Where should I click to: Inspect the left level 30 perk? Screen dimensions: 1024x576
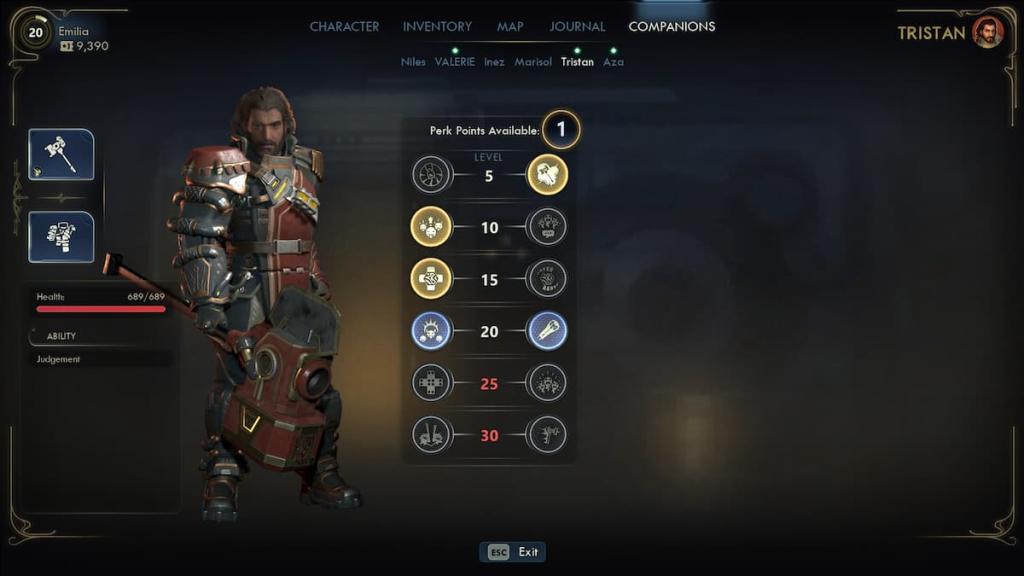pos(431,435)
